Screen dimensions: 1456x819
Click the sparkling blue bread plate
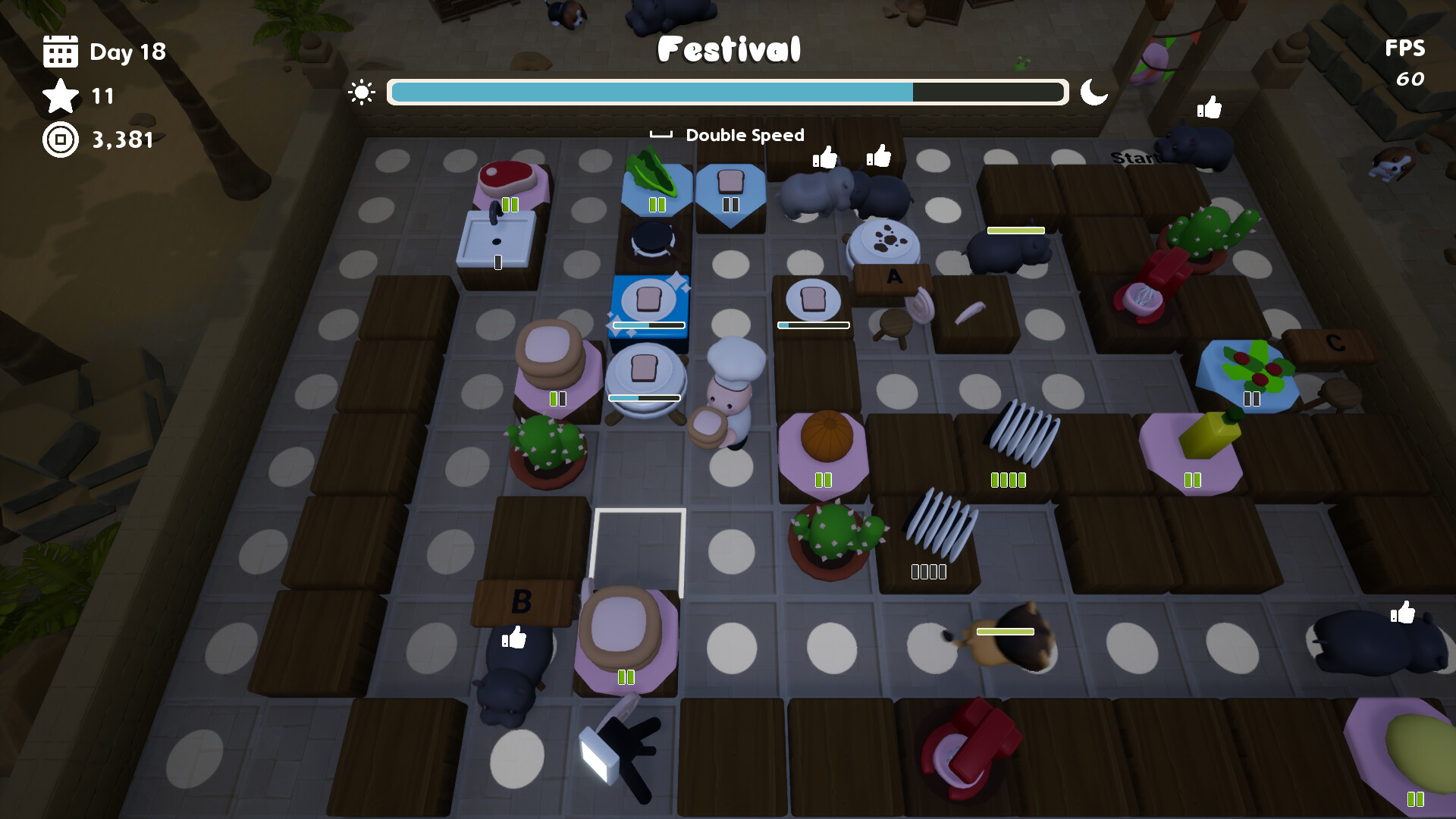(648, 299)
